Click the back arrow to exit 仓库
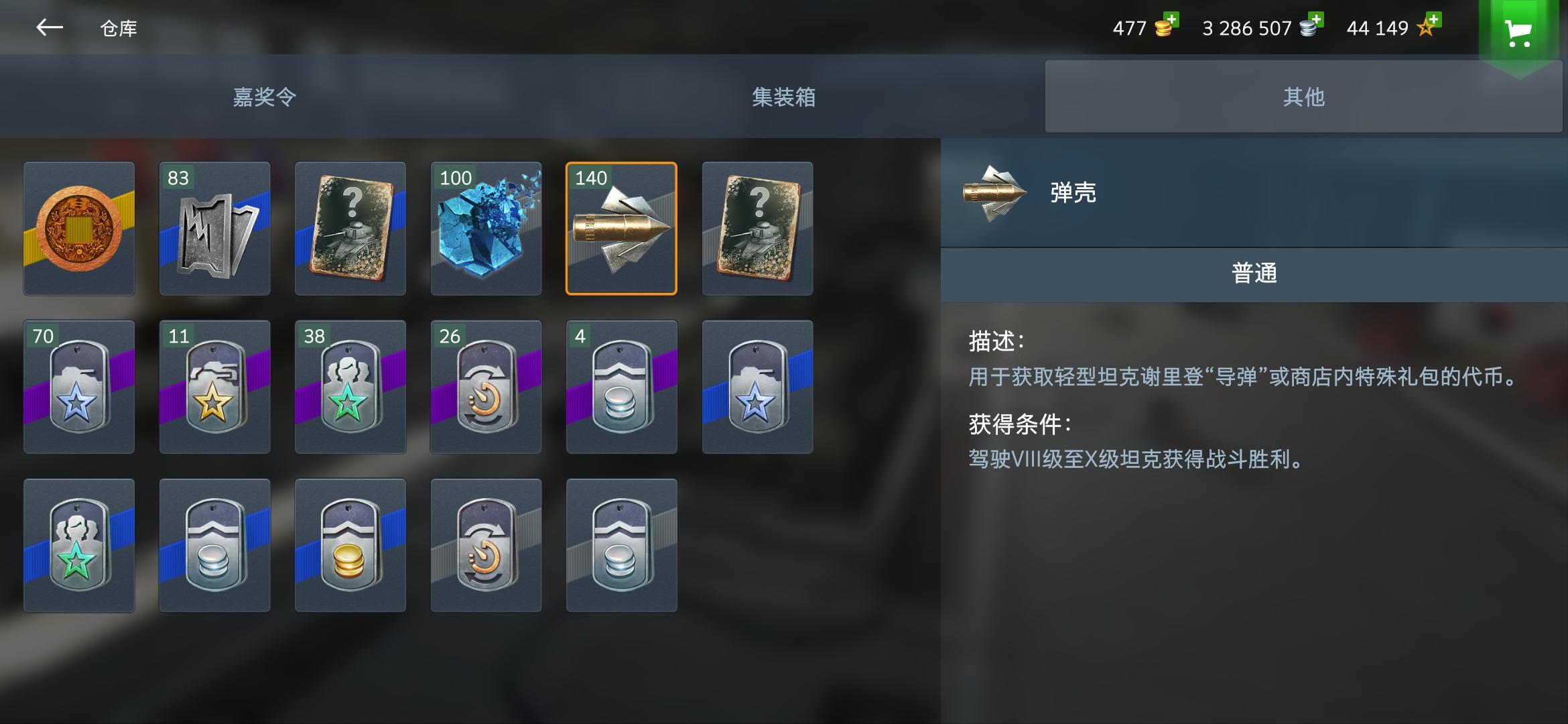Image resolution: width=1568 pixels, height=724 pixels. (x=48, y=28)
